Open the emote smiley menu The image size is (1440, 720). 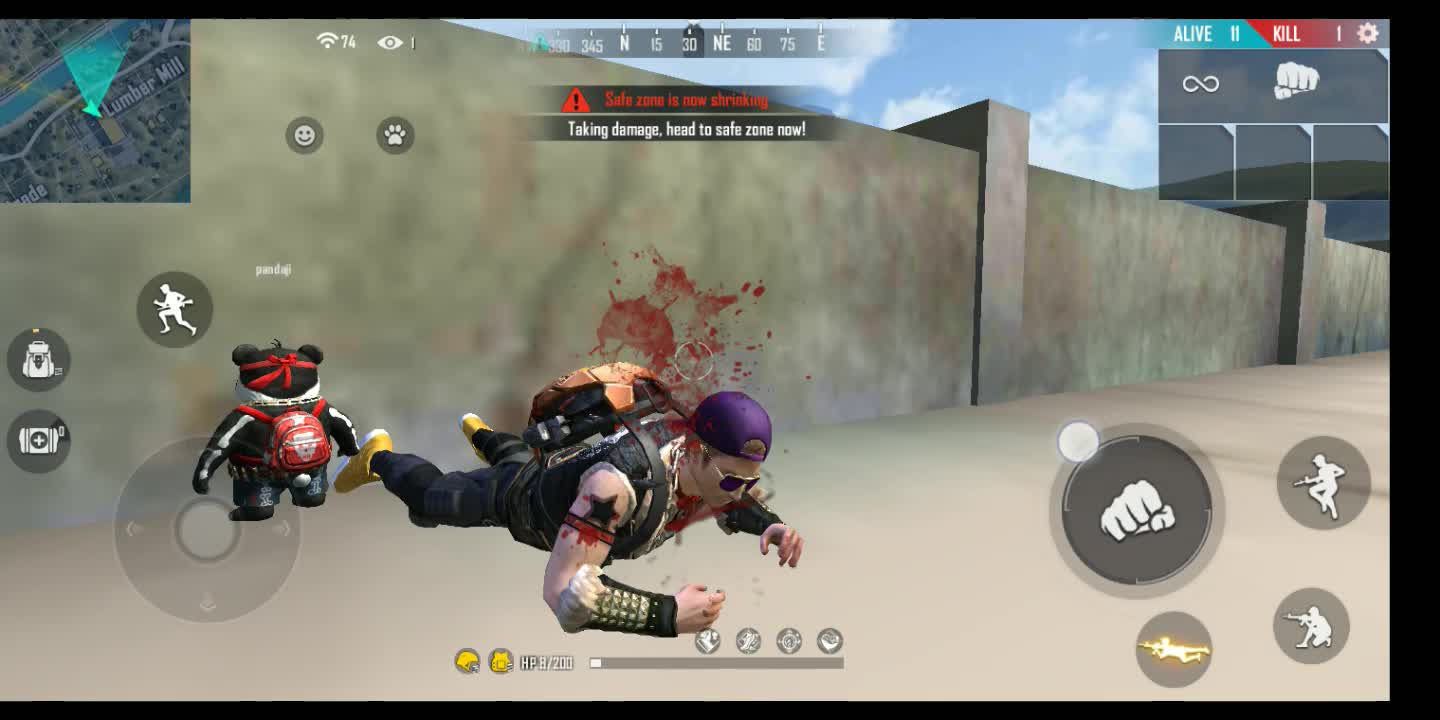304,135
